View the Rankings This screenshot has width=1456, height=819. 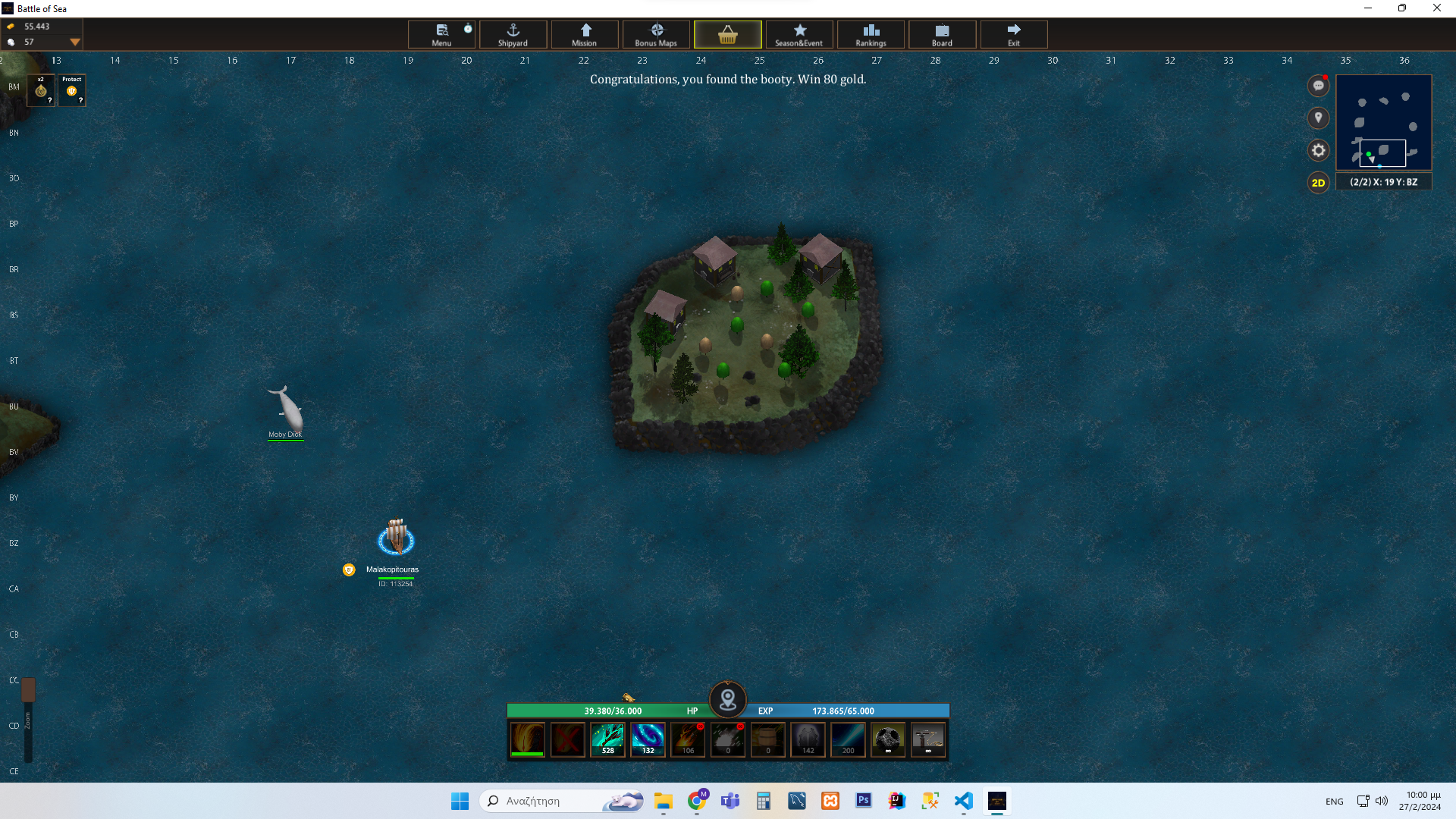(871, 34)
